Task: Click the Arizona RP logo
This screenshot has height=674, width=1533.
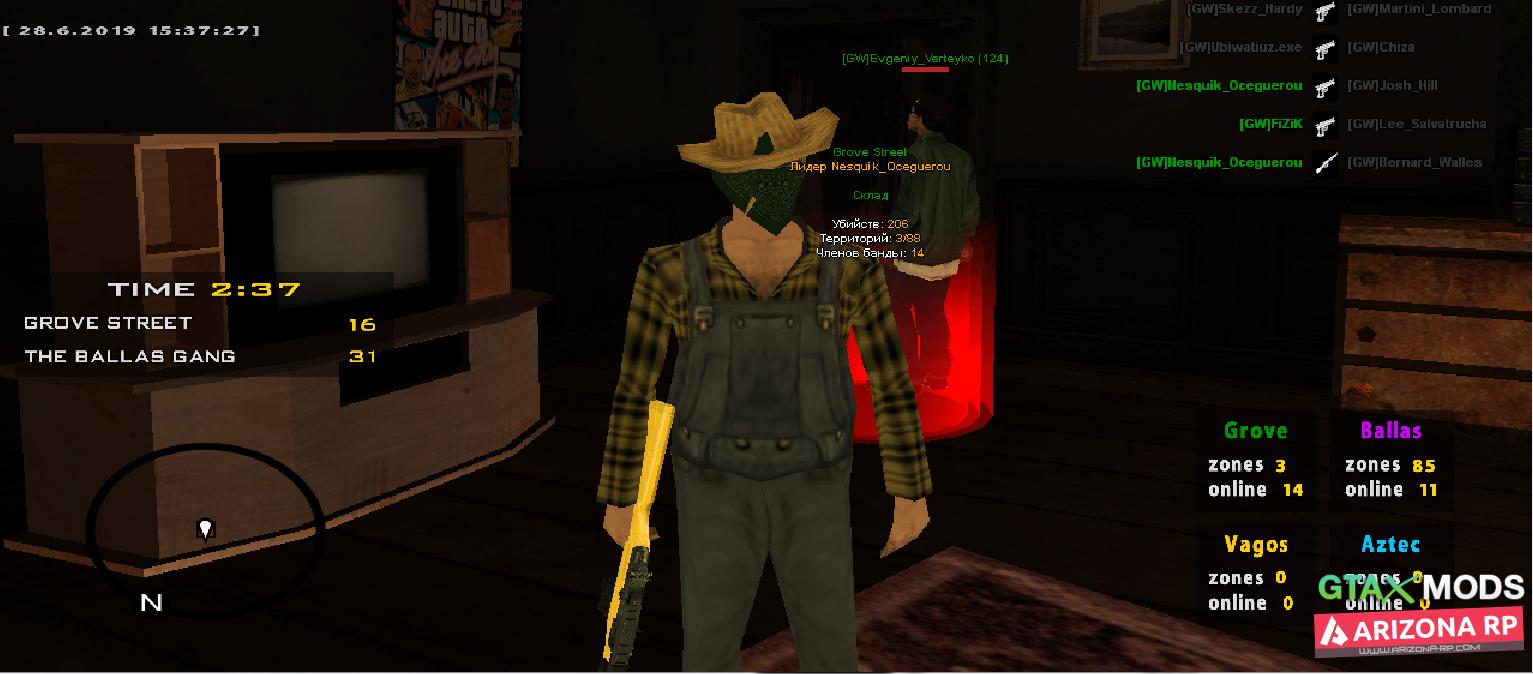Action: coord(1420,631)
